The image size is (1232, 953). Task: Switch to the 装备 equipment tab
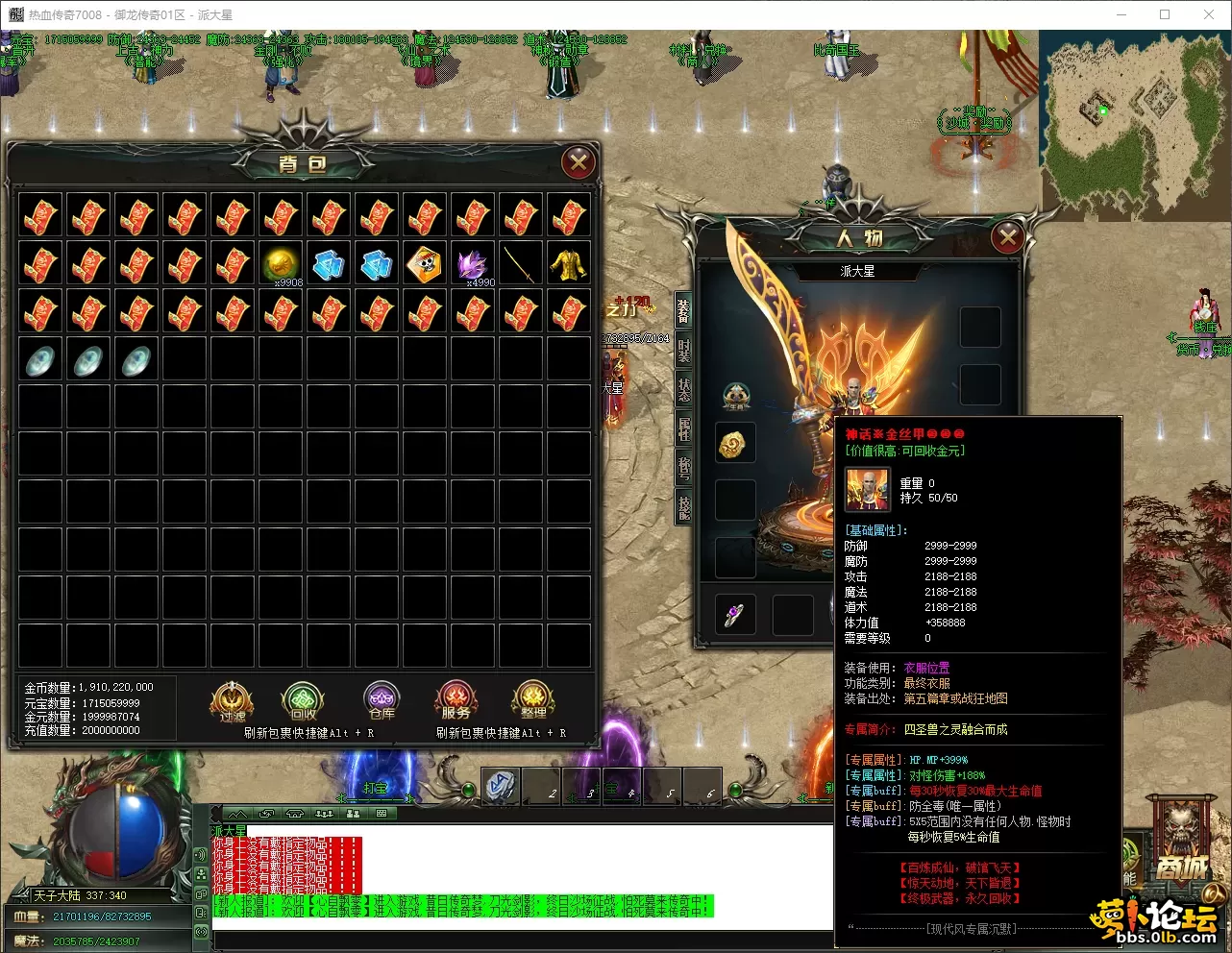tap(683, 310)
